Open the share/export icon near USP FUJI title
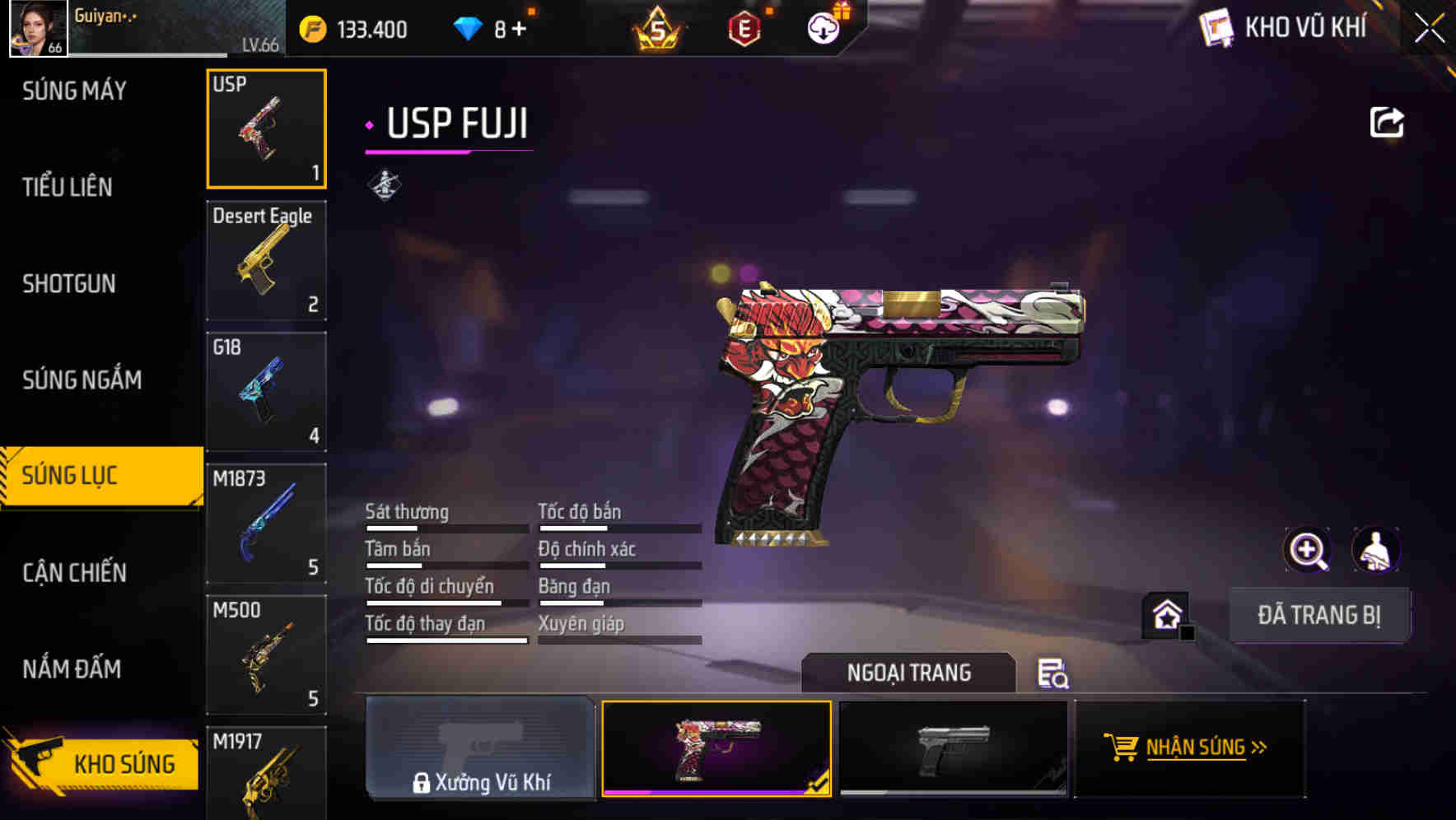 pos(1388,121)
